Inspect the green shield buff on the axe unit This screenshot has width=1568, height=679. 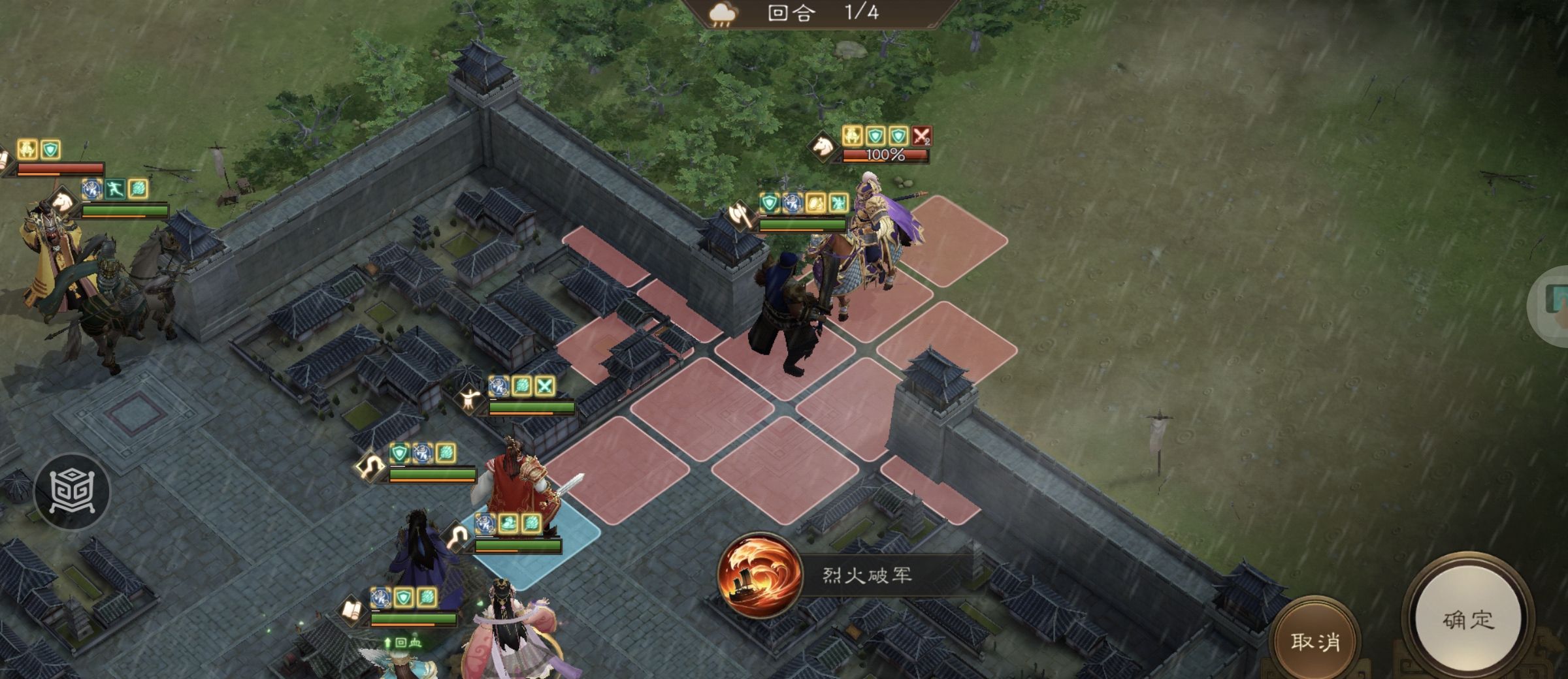tap(768, 203)
